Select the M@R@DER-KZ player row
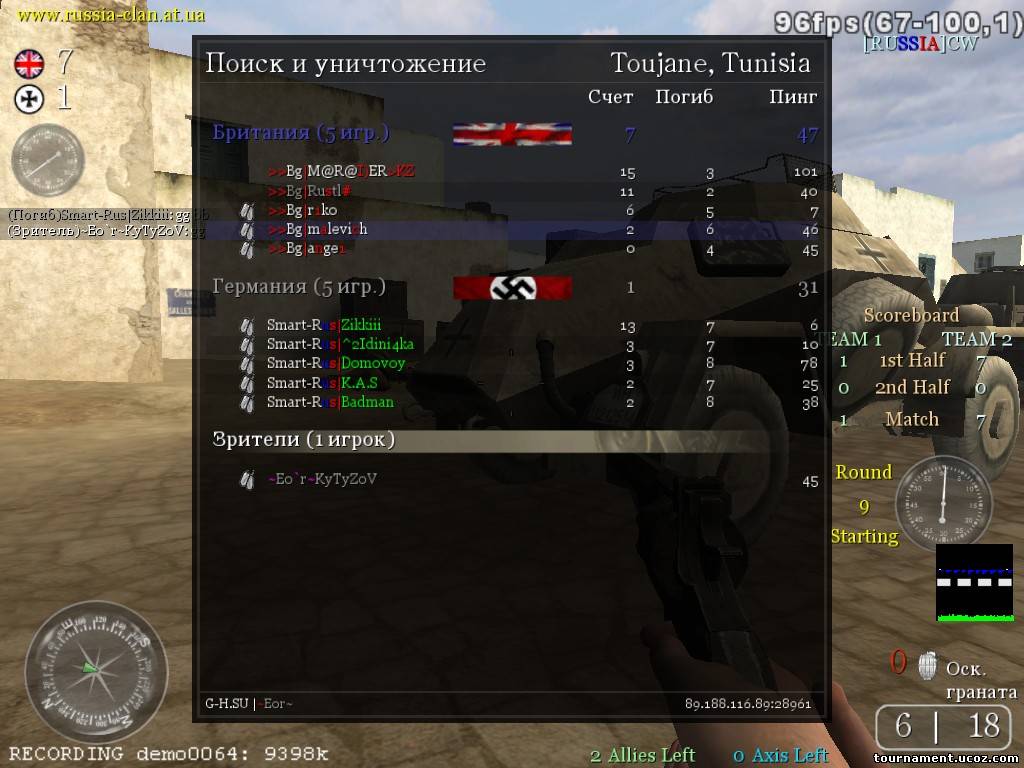1024x768 pixels. (x=341, y=171)
